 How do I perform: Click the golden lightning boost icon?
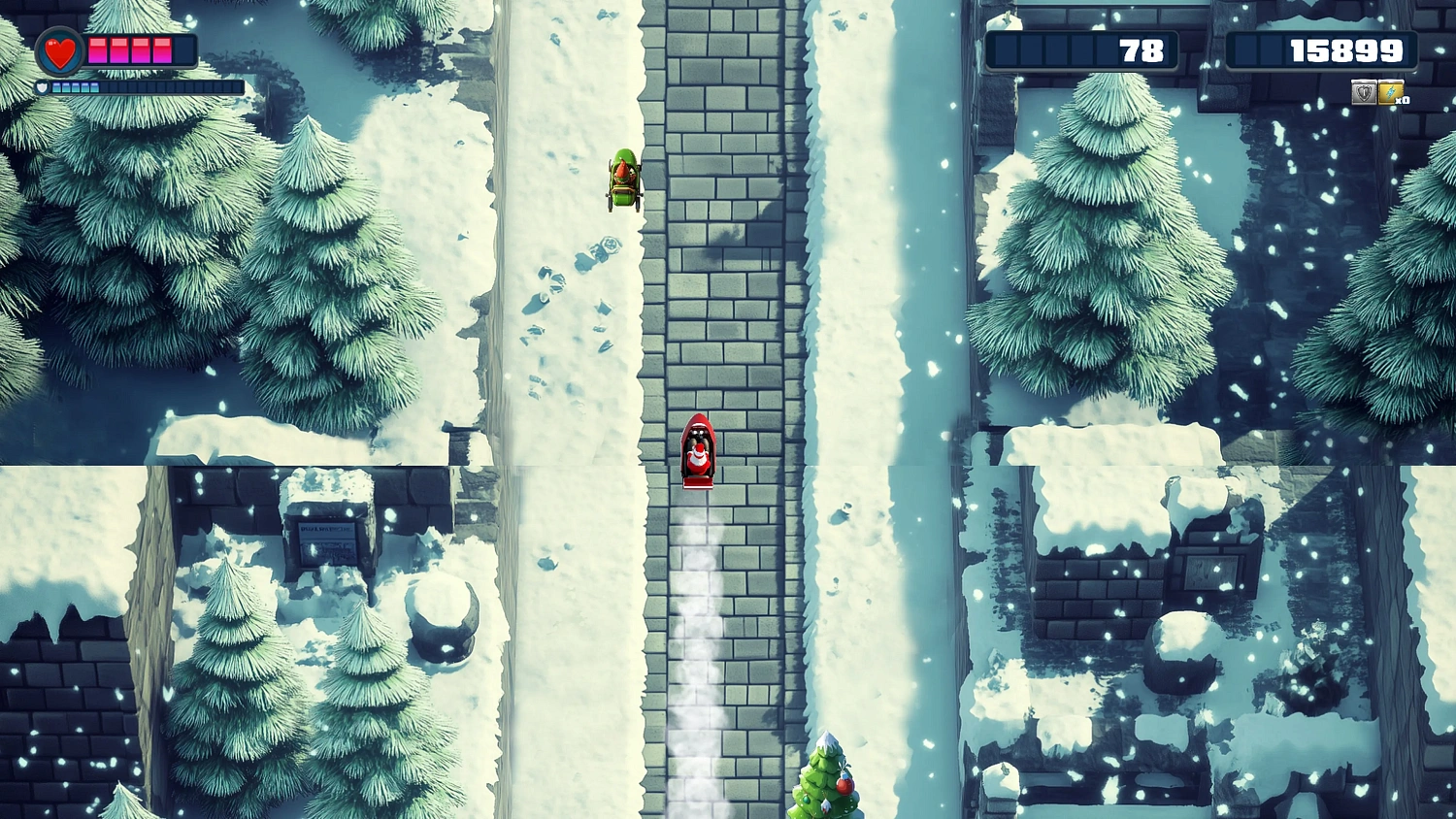[x=1390, y=93]
